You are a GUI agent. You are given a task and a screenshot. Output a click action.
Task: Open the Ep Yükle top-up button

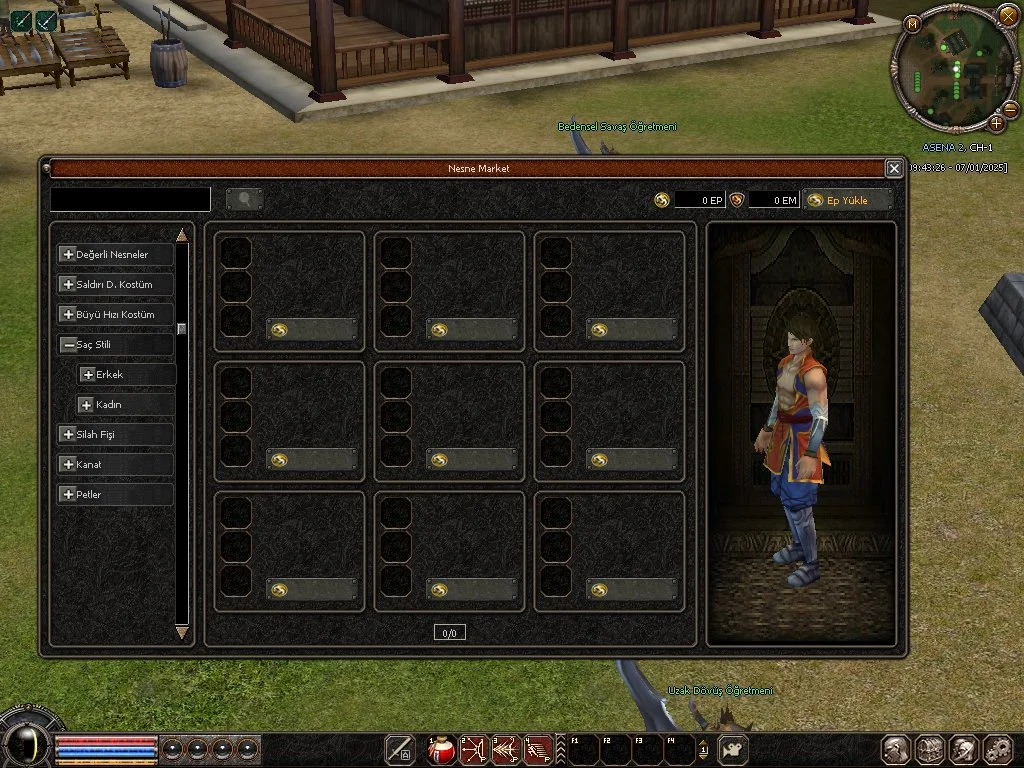tap(847, 200)
